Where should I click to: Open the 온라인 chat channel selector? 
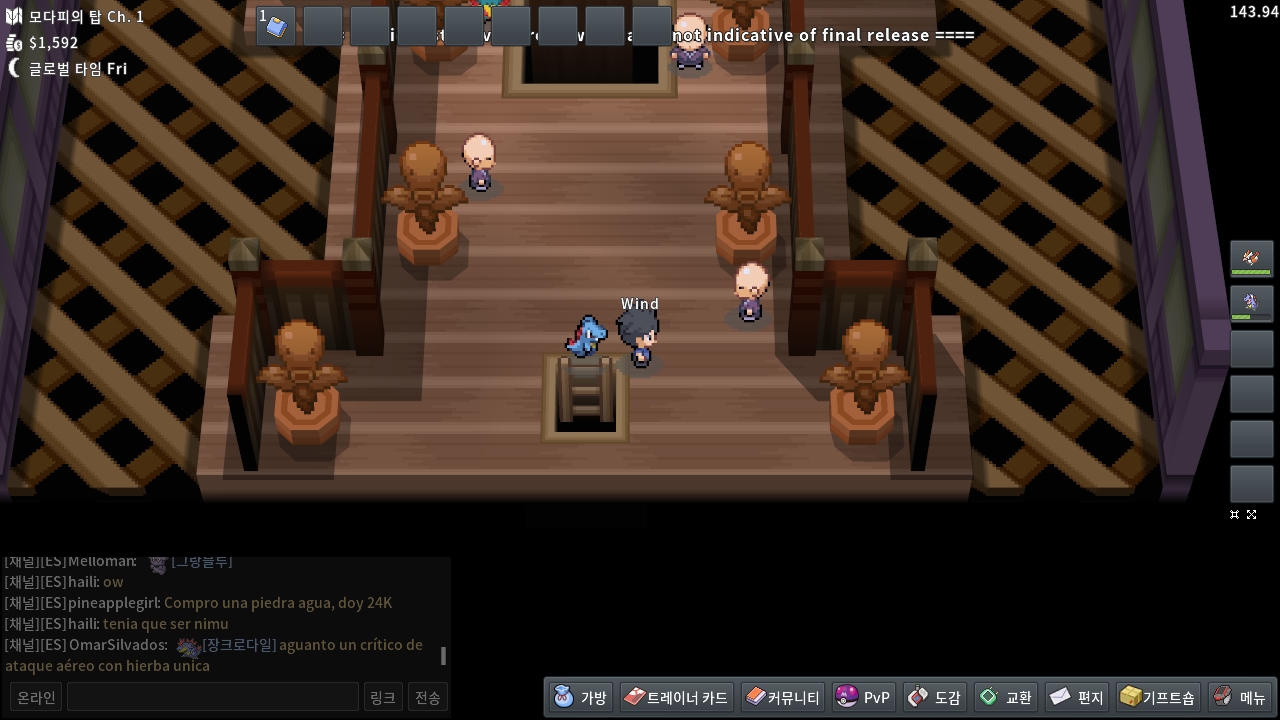coord(36,697)
